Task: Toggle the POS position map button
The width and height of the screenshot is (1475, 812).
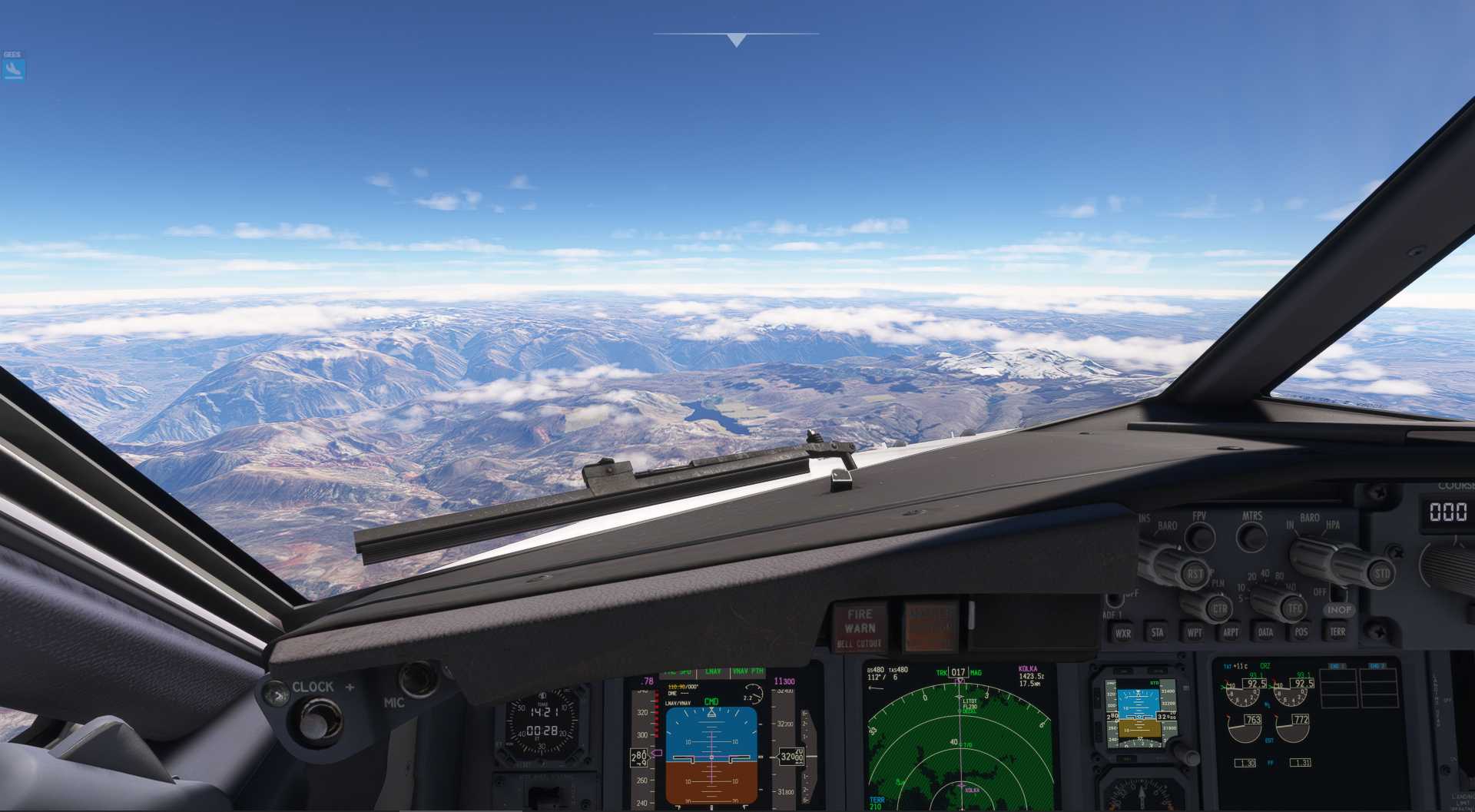Action: (1301, 631)
